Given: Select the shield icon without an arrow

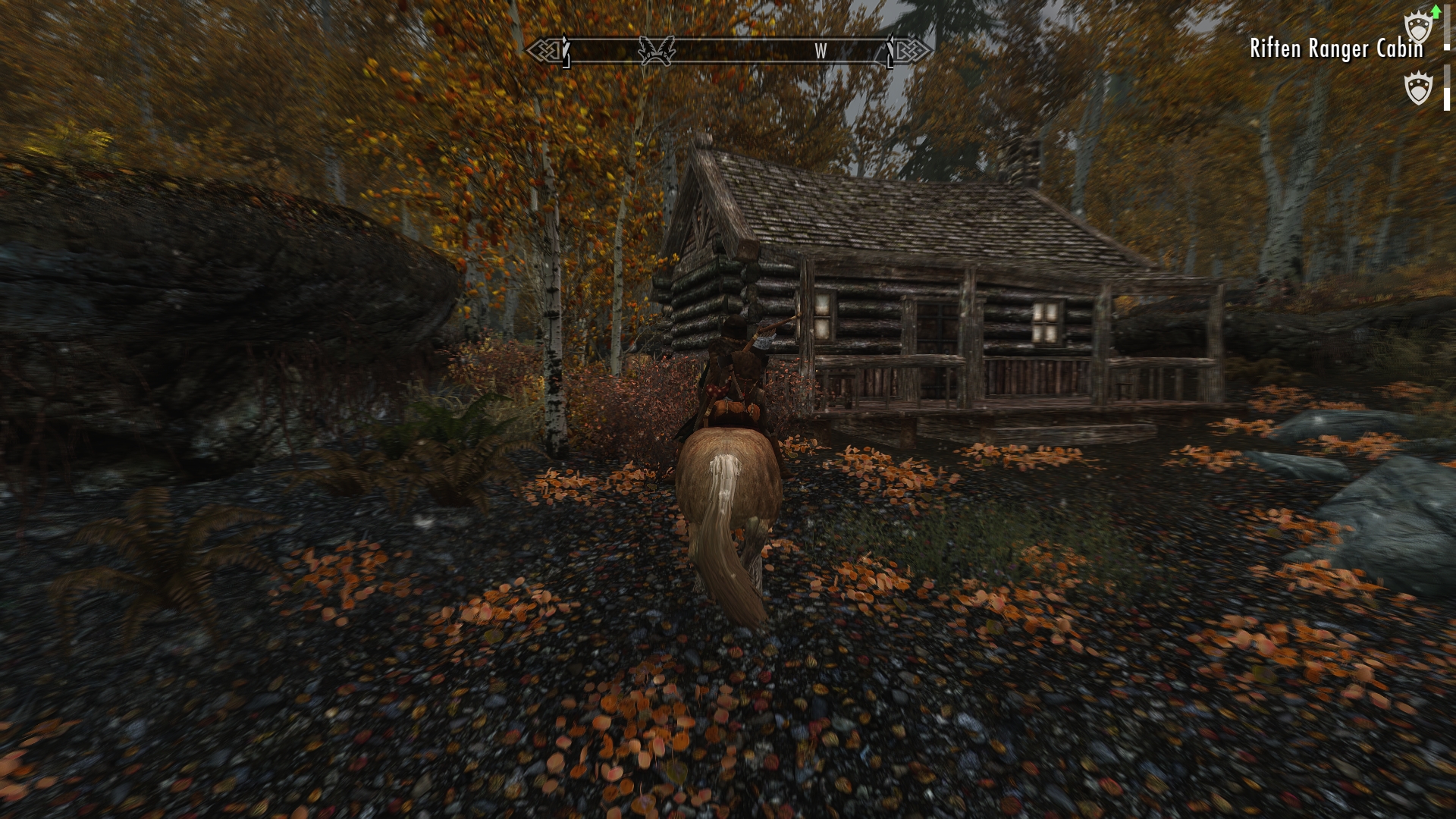Looking at the screenshot, I should [x=1418, y=89].
